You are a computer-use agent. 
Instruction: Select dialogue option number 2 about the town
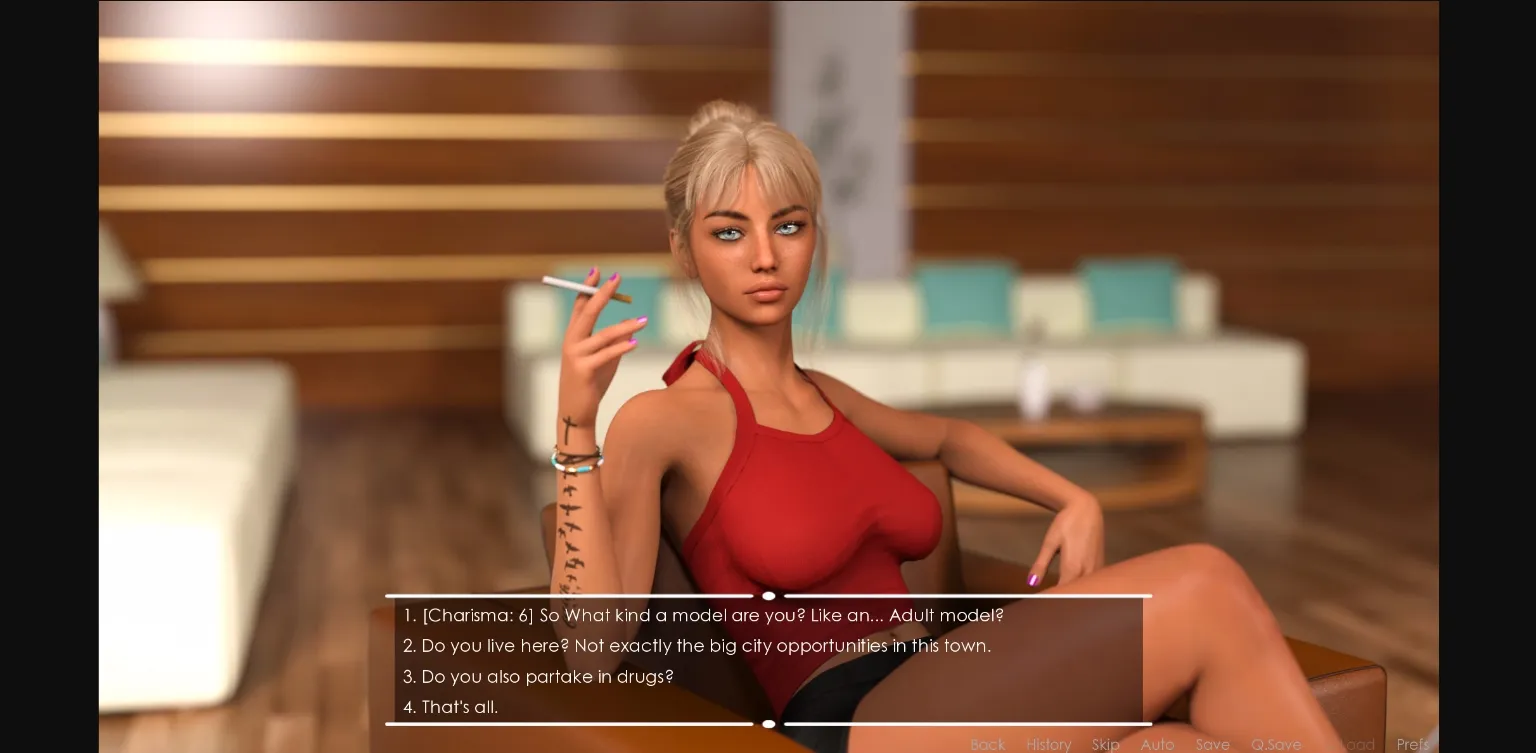click(x=706, y=646)
